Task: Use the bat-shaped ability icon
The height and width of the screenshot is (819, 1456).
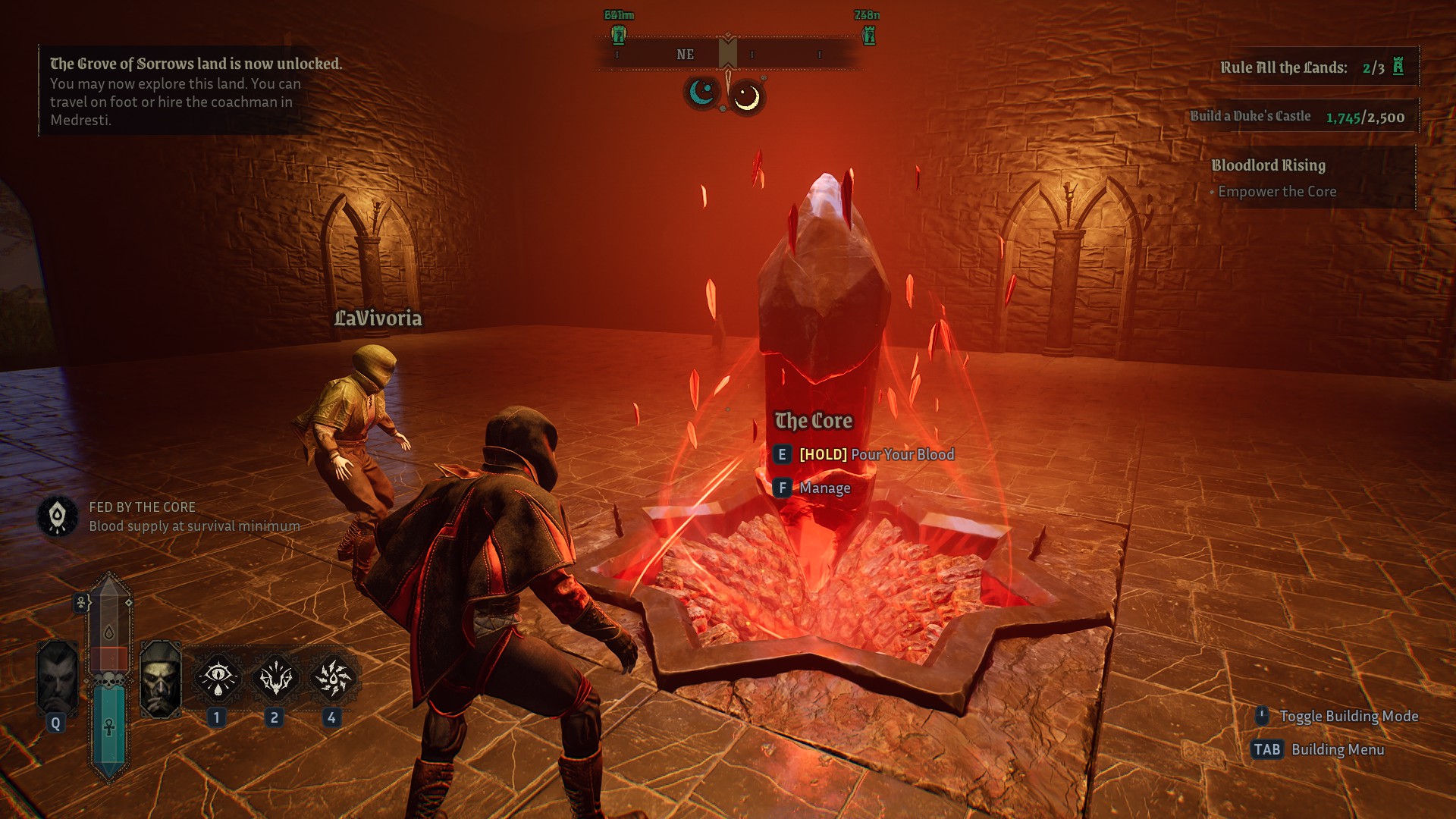Action: (275, 678)
